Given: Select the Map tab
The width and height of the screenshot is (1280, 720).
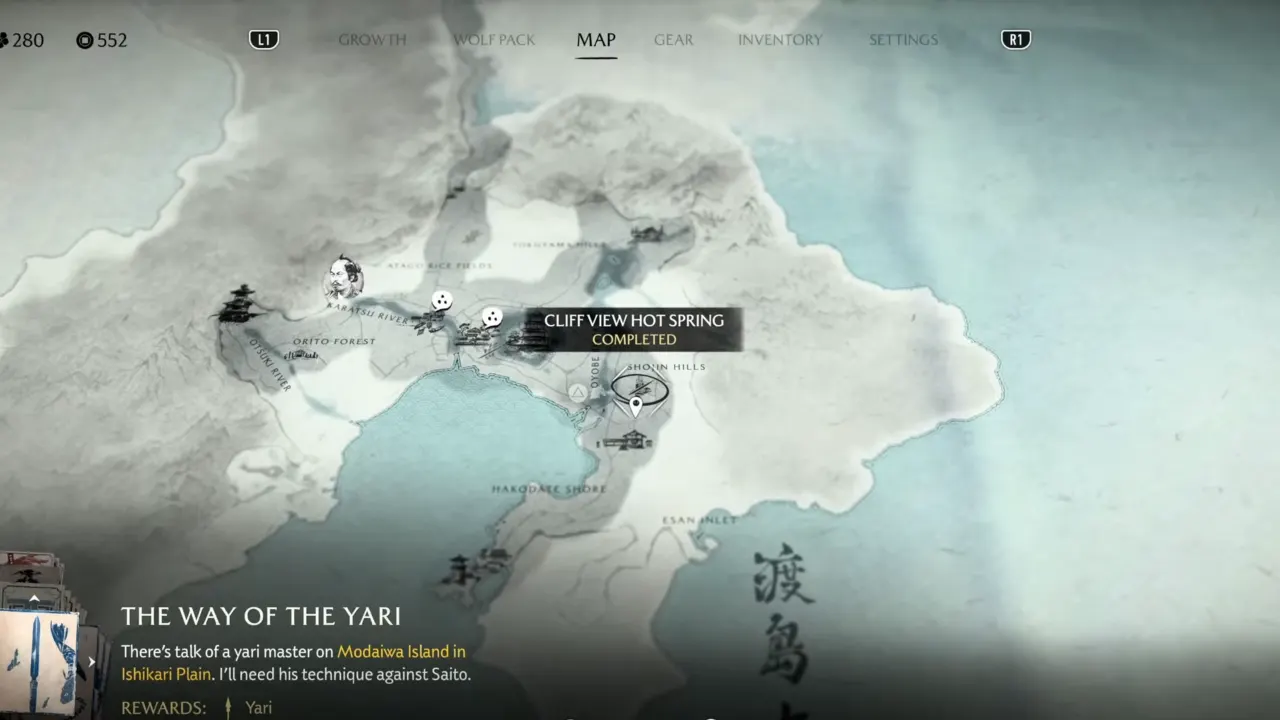Looking at the screenshot, I should click(x=596, y=40).
